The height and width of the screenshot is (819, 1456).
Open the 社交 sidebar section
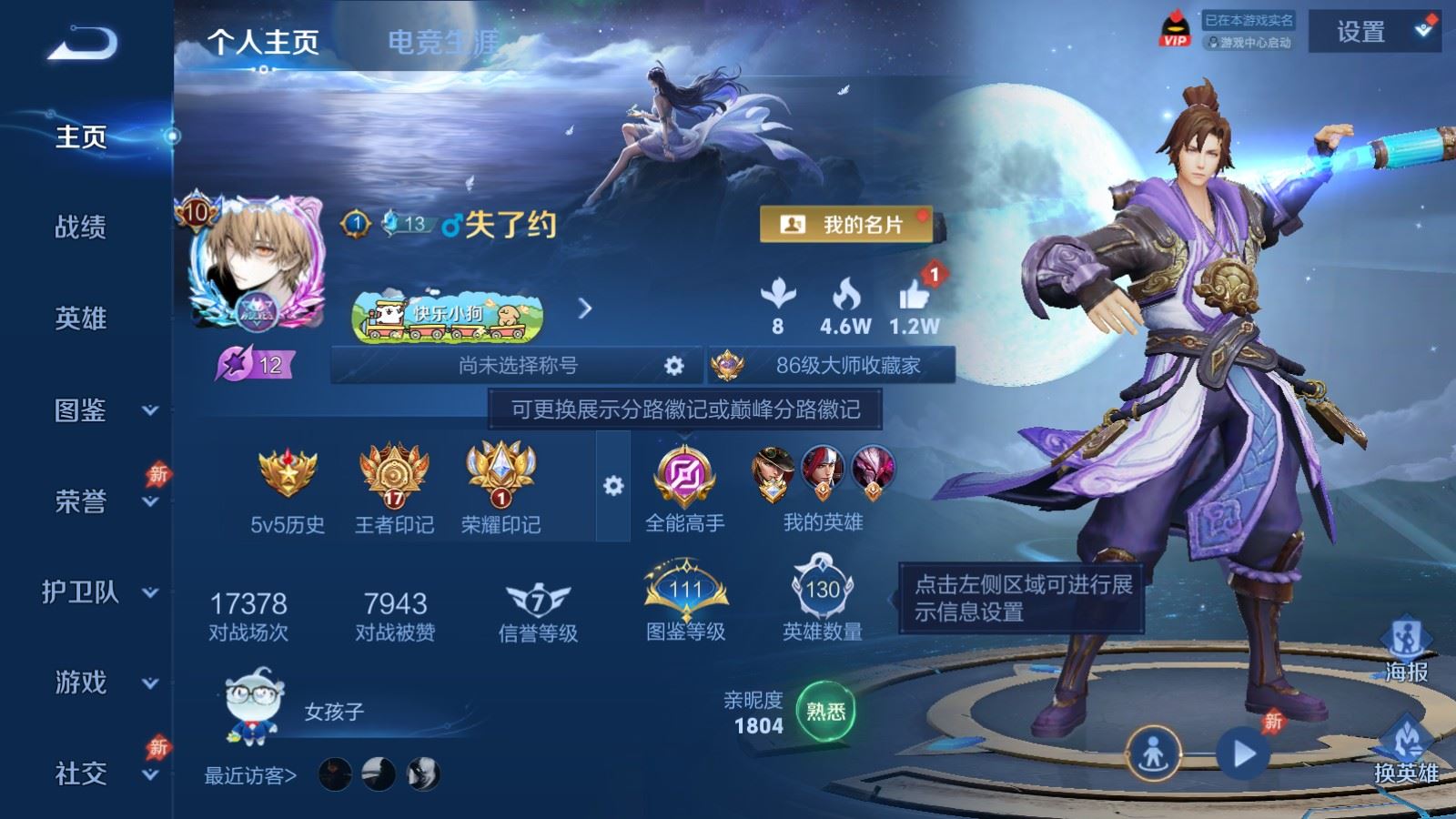(x=98, y=773)
